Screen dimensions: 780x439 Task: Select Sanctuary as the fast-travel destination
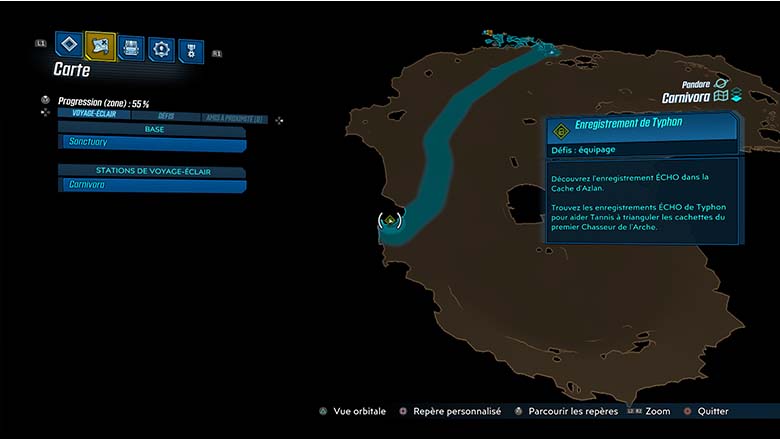click(152, 144)
